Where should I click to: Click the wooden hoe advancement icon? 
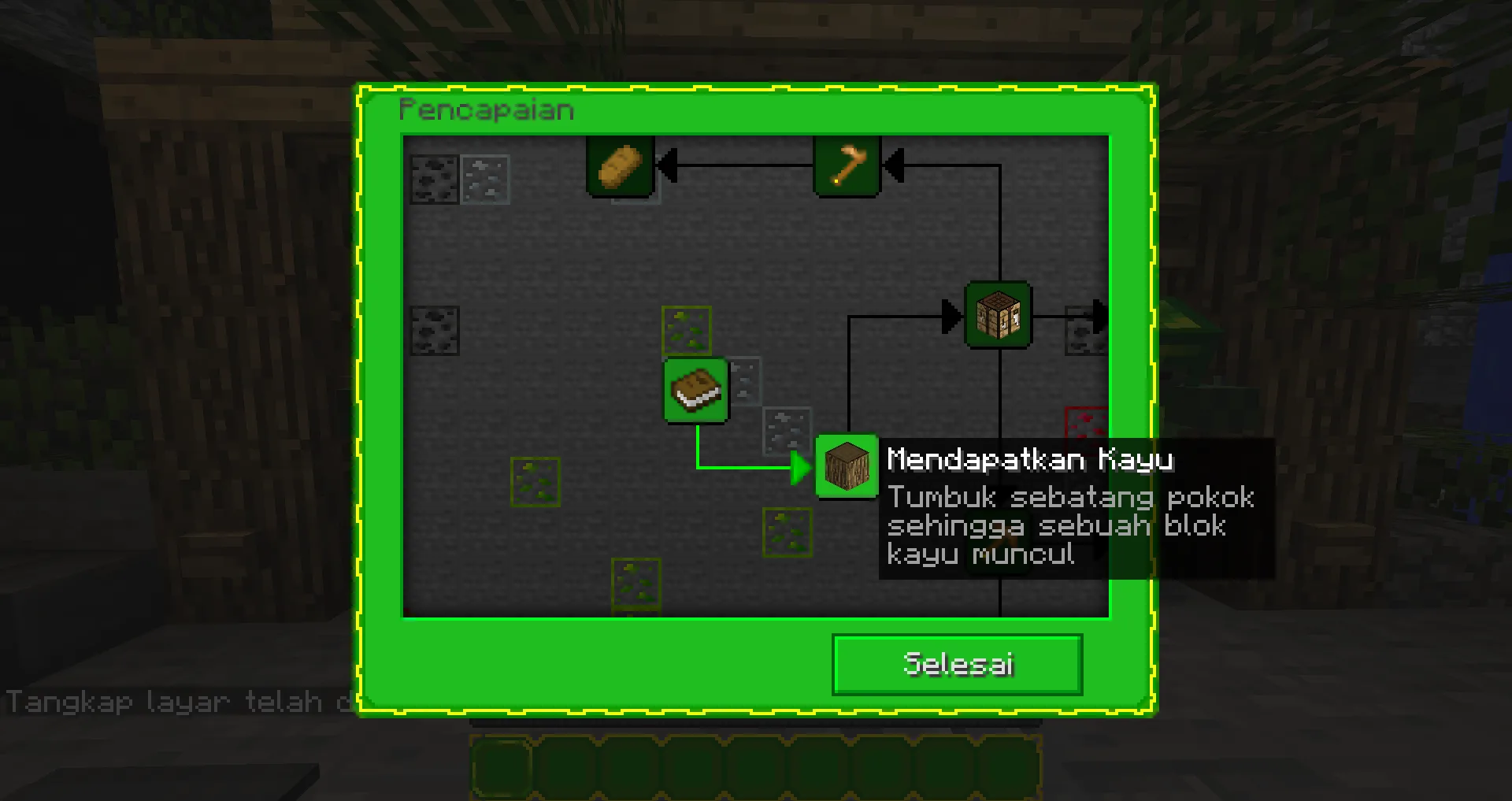click(846, 165)
